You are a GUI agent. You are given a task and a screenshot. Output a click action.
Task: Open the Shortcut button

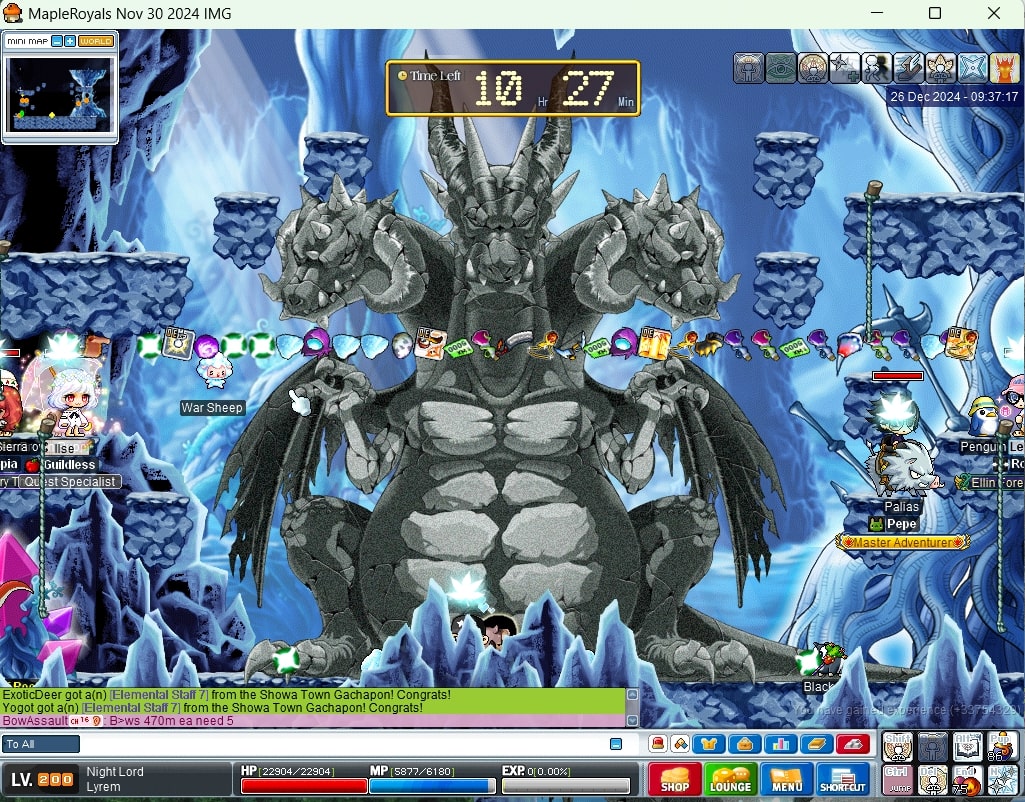coord(843,779)
